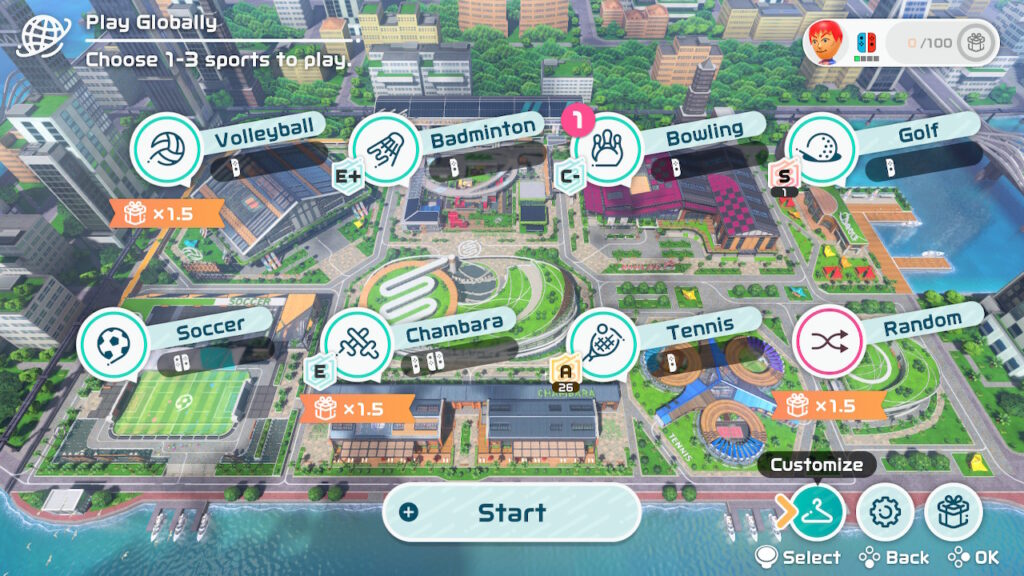Choose the Random sport option
1024x576 pixels.
(x=827, y=340)
